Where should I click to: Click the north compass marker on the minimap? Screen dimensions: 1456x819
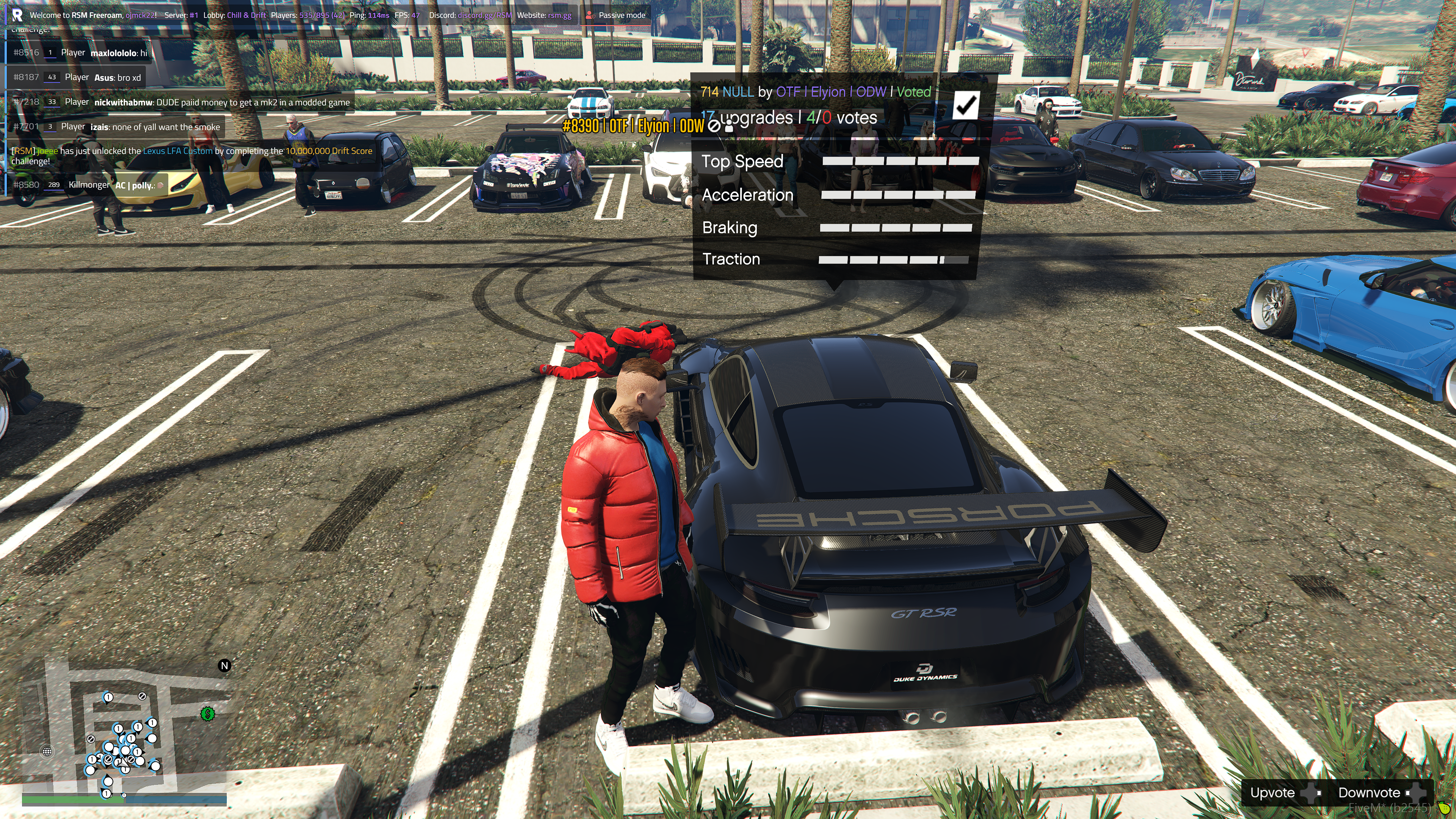pos(224,665)
